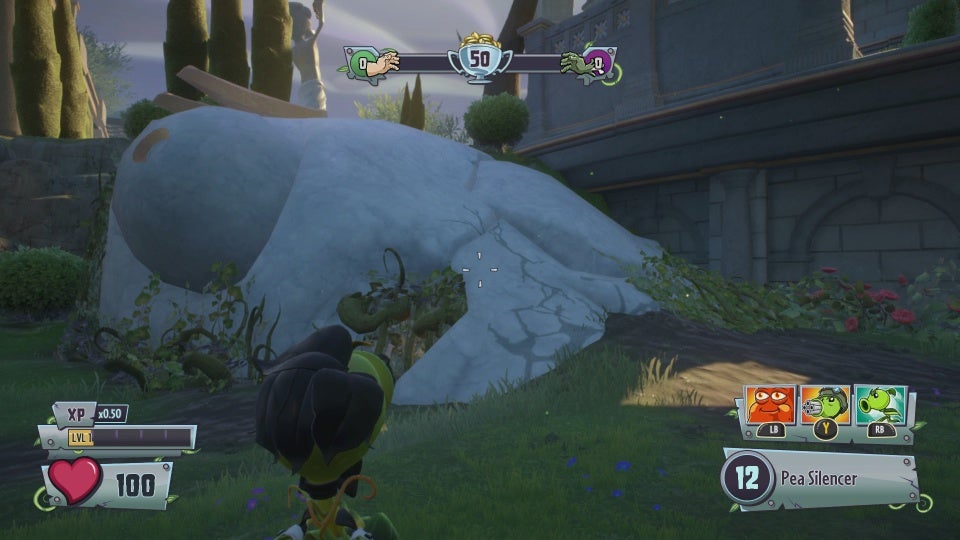Activate the Hyper peashooter ability
Image resolution: width=960 pixels, height=540 pixels.
coord(880,405)
